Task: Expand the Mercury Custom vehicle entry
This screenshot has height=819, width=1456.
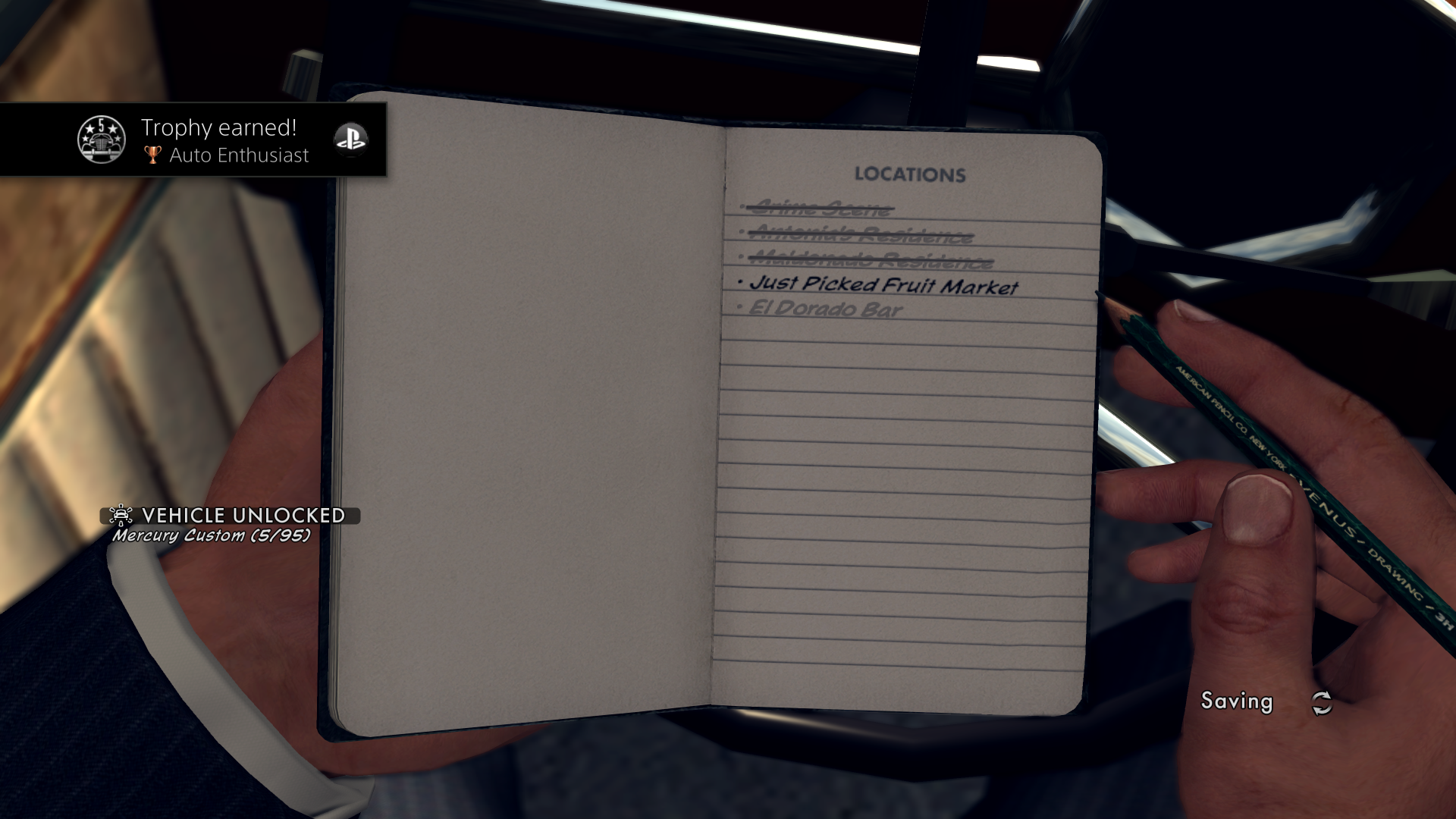Action: [x=211, y=537]
